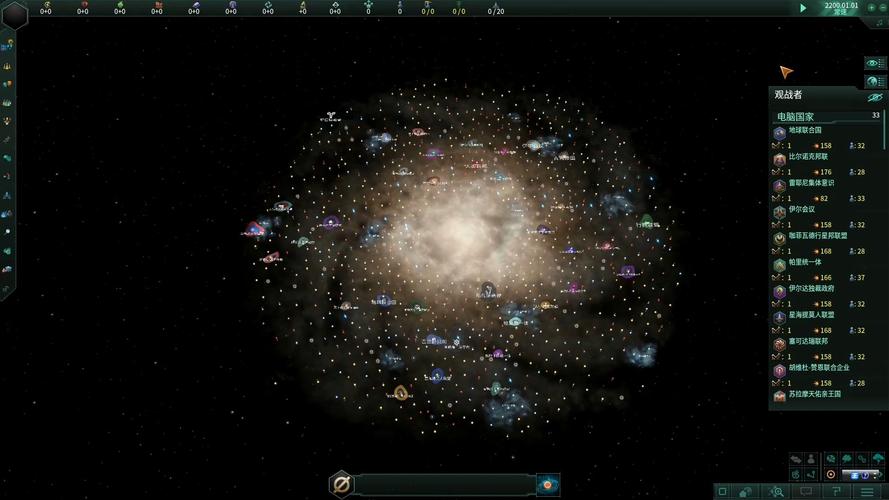889x500 pixels.
Task: Click the magnifier search button in bottom bar
Action: (776, 491)
